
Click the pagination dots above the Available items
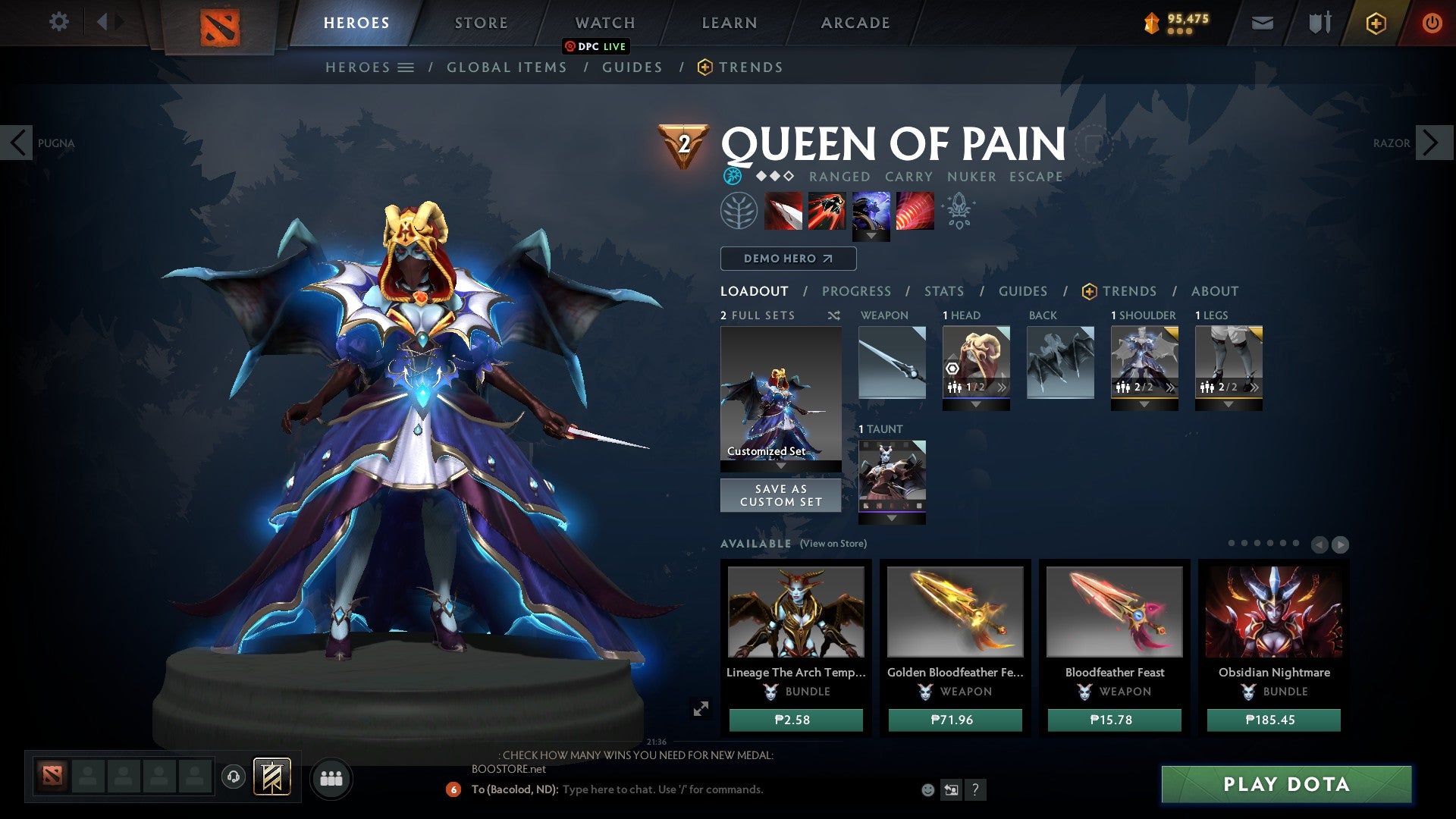[1261, 543]
